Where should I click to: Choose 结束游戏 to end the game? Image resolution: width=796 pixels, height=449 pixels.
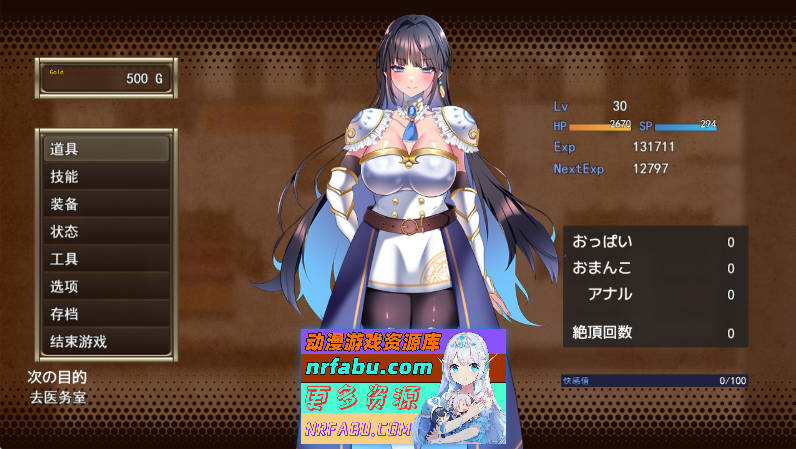coord(105,342)
